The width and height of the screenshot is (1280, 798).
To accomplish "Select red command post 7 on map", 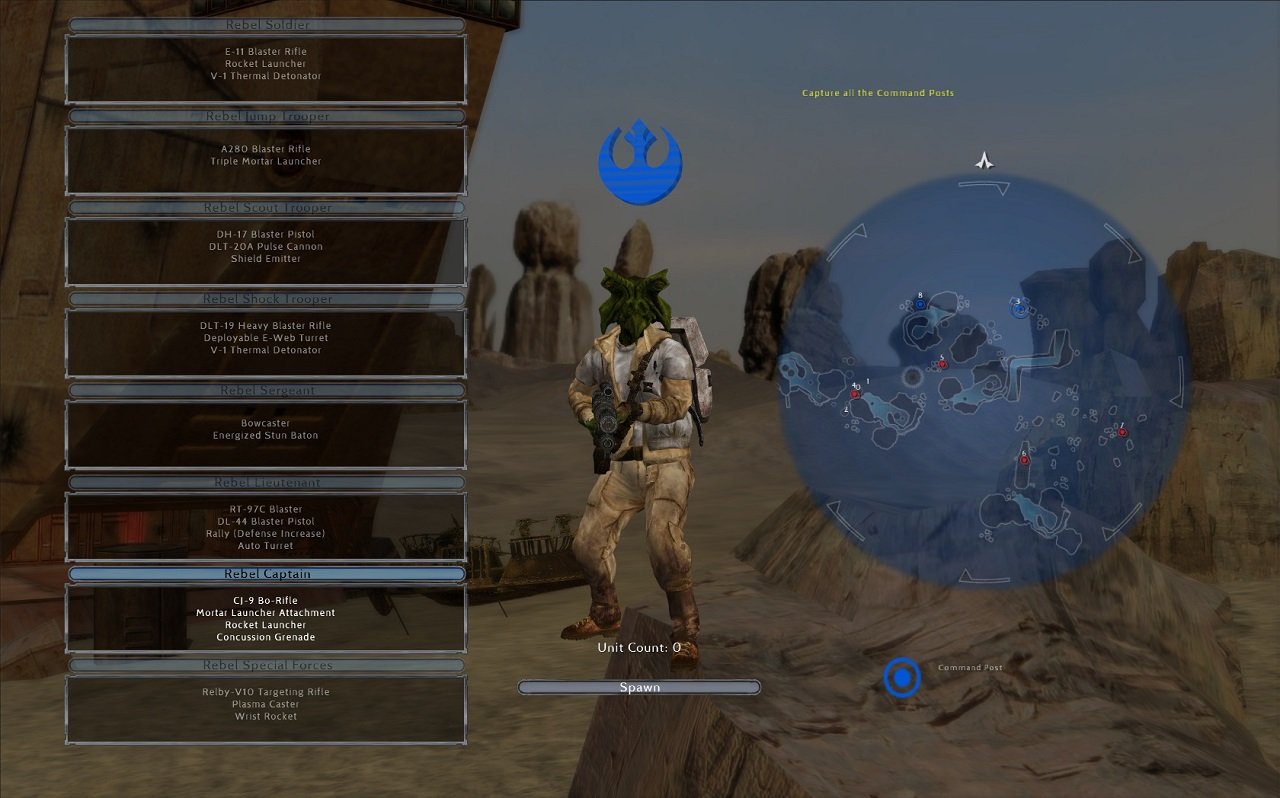I will 1122,432.
